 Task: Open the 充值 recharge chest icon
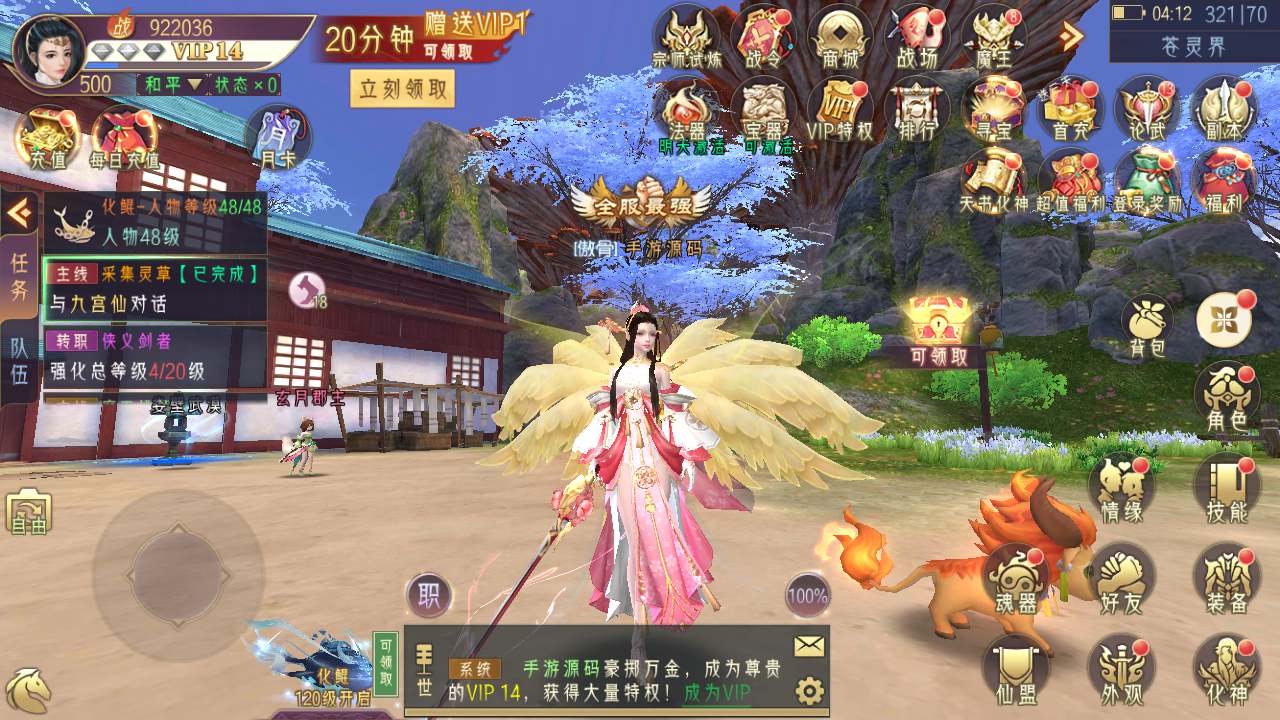click(46, 137)
